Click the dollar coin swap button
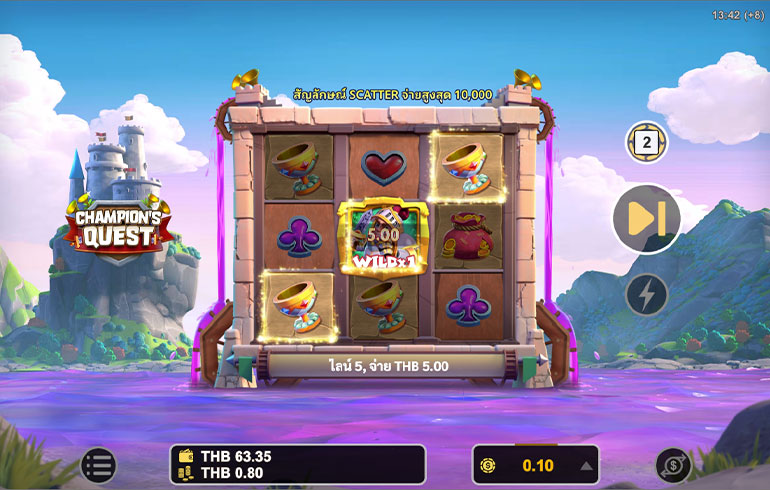Screen dimensions: 770x490 coord(672,465)
